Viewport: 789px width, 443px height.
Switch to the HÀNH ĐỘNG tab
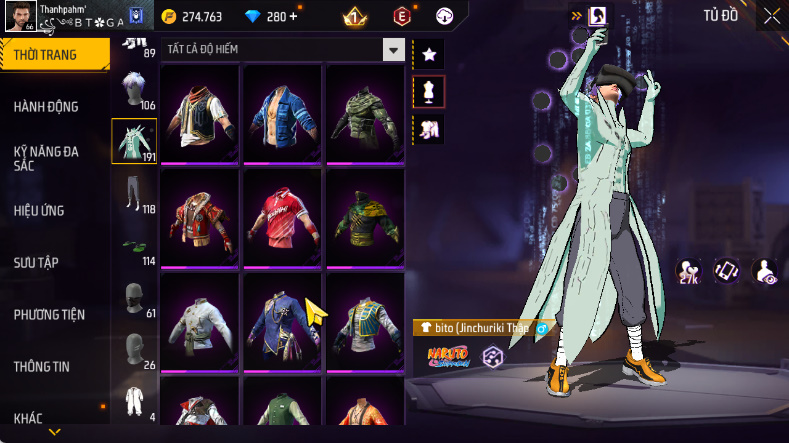pyautogui.click(x=46, y=107)
